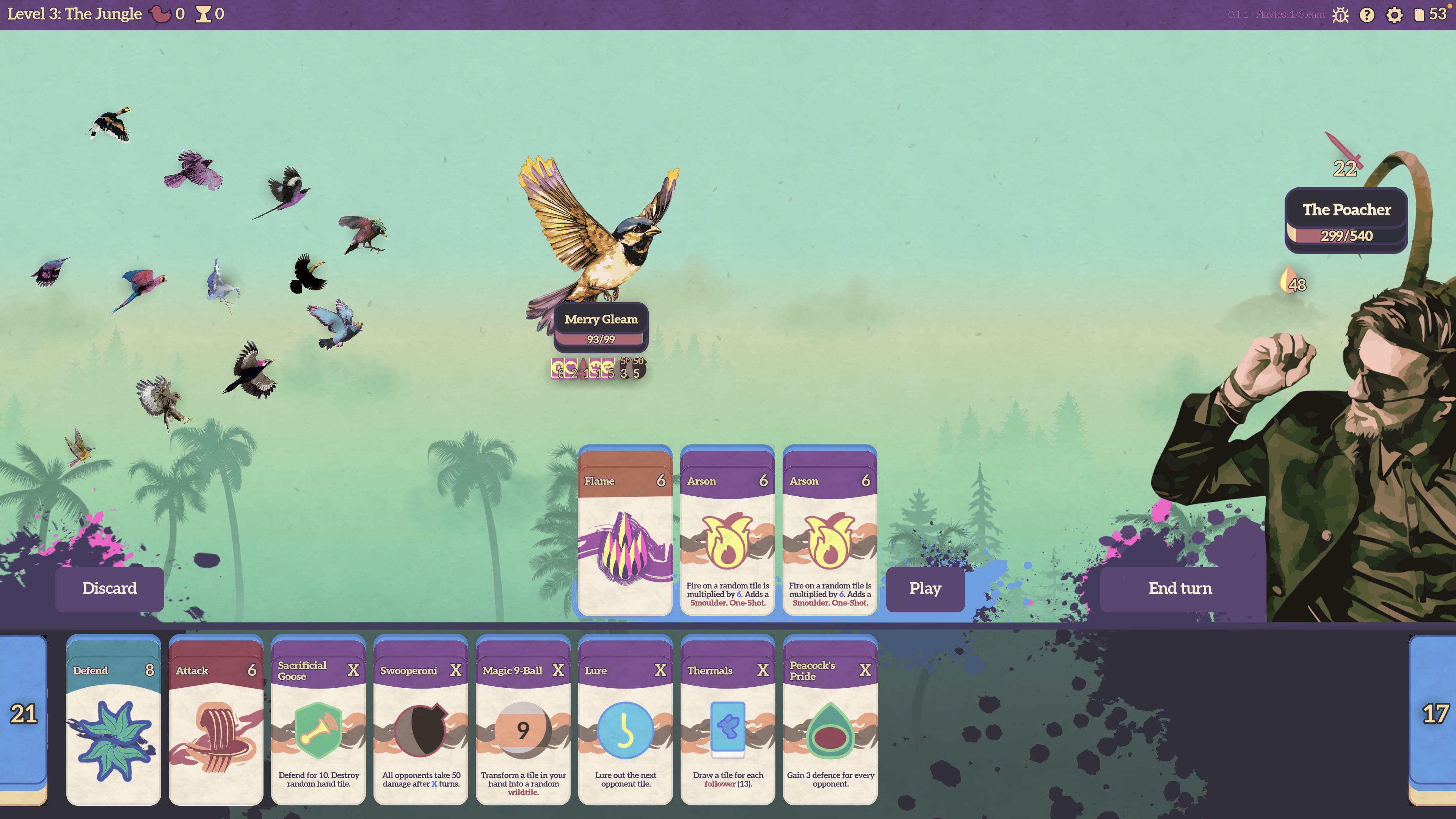Pick the Sacrificial Goose tile
Image resolution: width=1456 pixels, height=819 pixels.
tap(318, 721)
